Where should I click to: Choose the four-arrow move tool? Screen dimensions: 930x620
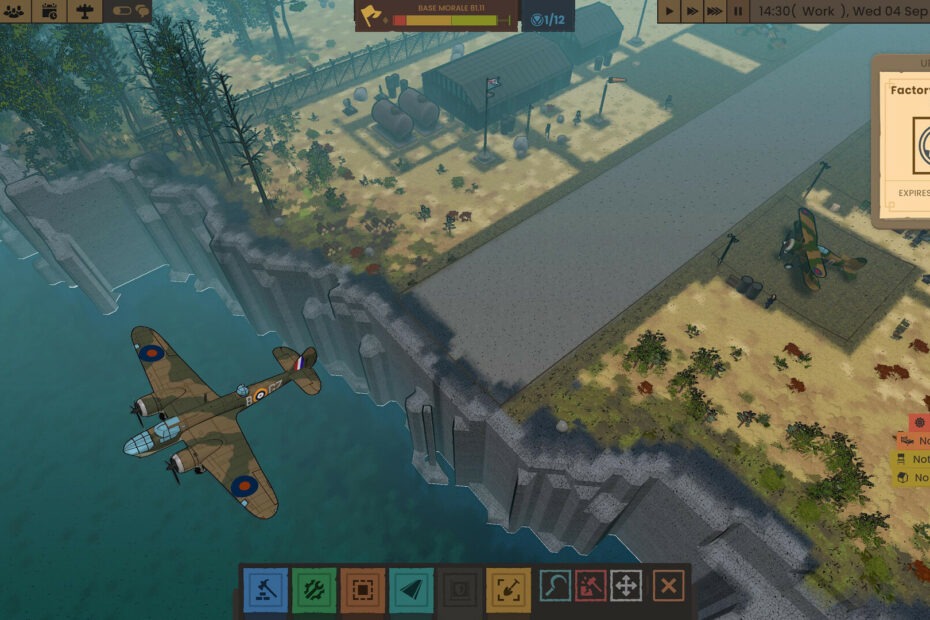point(627,586)
